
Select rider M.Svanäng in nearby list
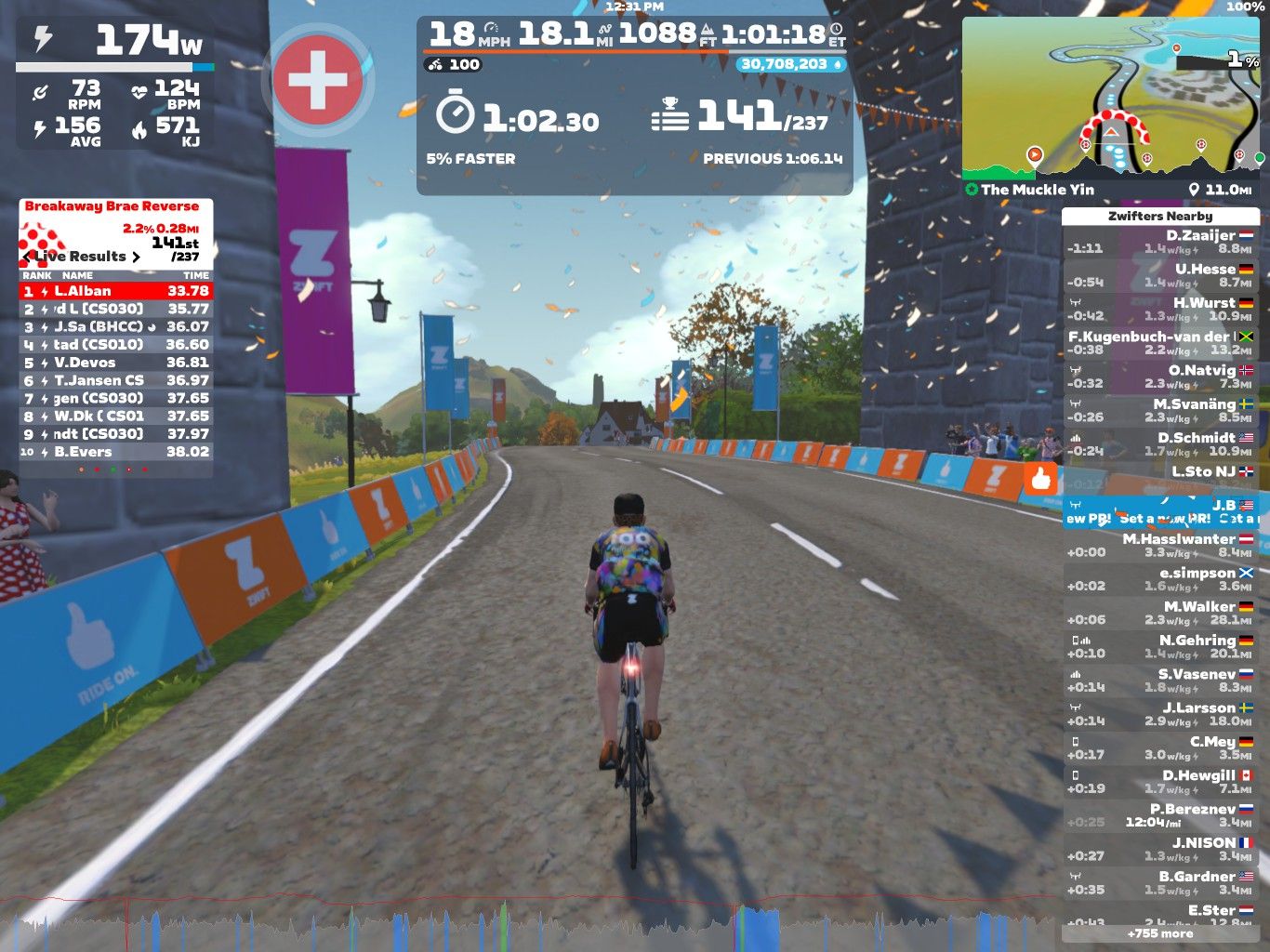[x=1160, y=411]
